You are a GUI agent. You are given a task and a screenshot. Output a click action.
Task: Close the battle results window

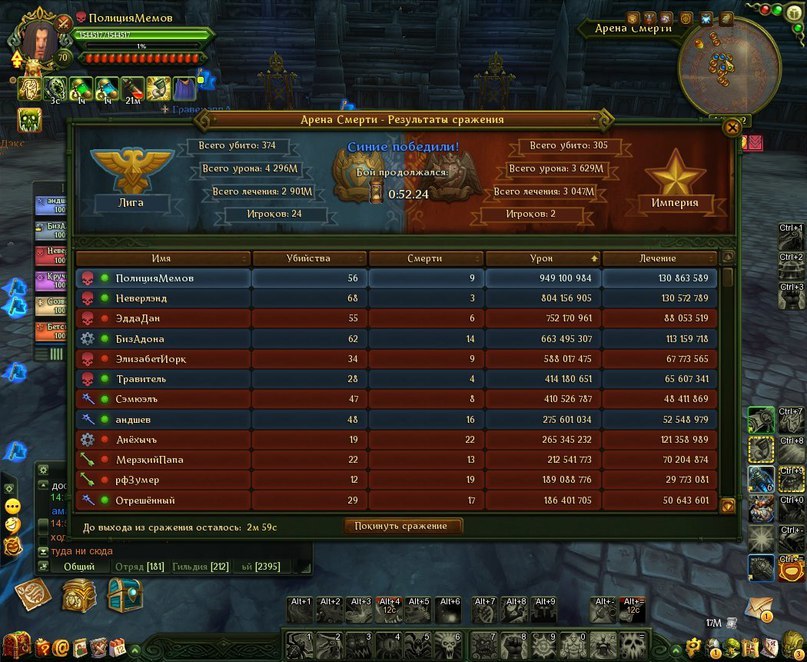point(732,127)
